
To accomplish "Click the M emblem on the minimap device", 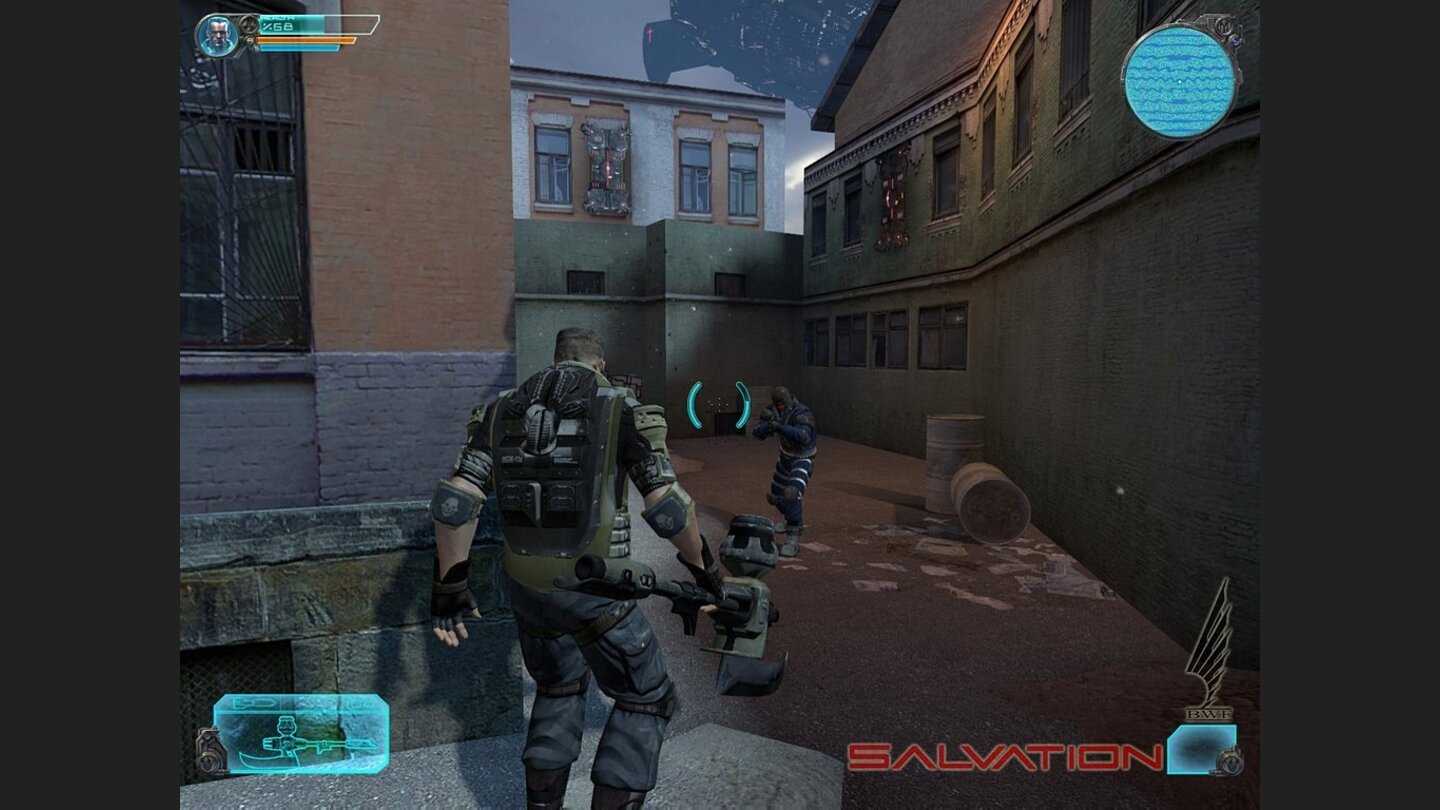I will pos(1225,27).
